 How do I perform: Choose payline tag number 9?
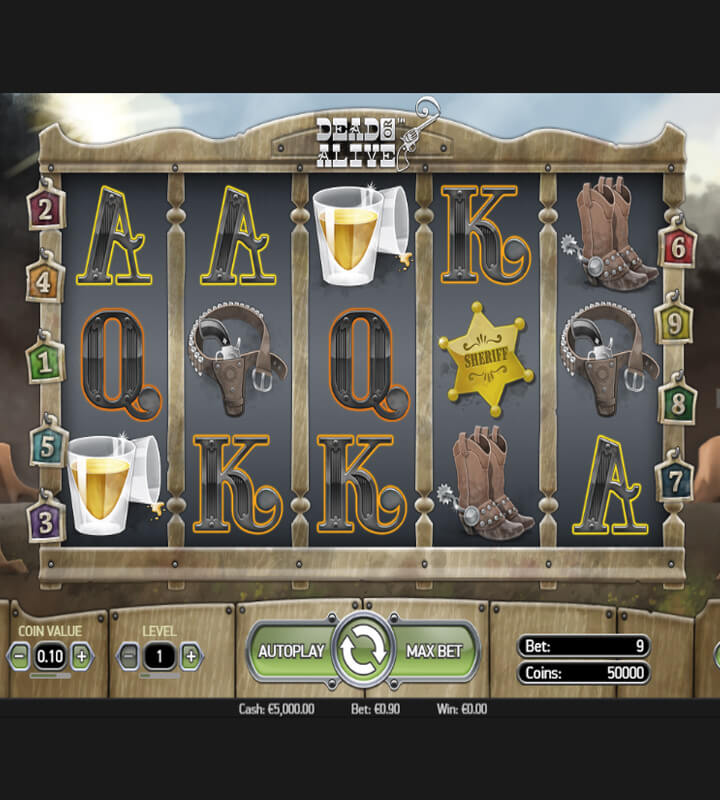[673, 324]
